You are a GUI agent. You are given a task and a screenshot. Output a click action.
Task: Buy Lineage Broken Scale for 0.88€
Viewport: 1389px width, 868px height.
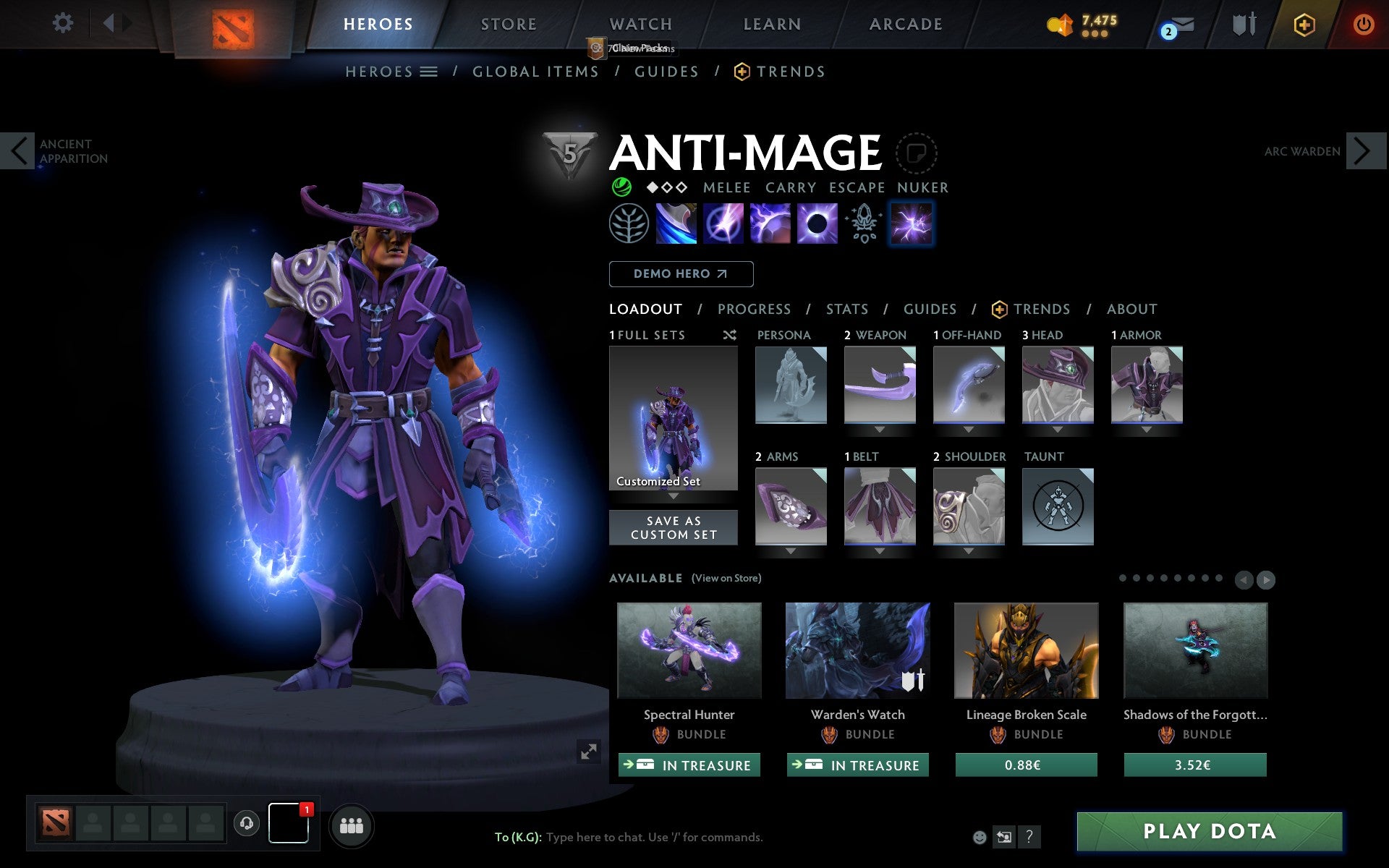tap(1026, 765)
